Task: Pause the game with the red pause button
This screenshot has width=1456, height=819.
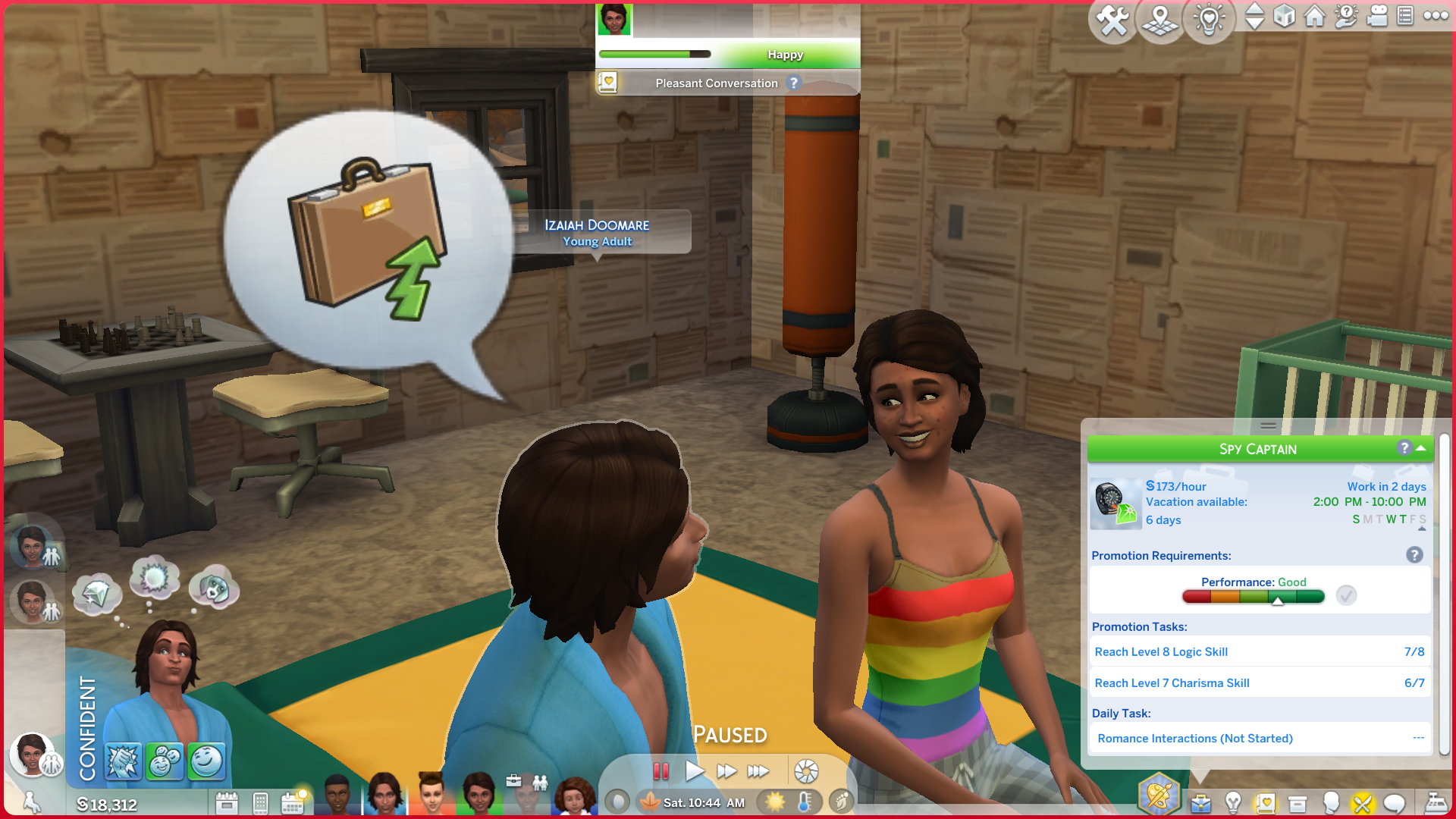Action: [661, 772]
